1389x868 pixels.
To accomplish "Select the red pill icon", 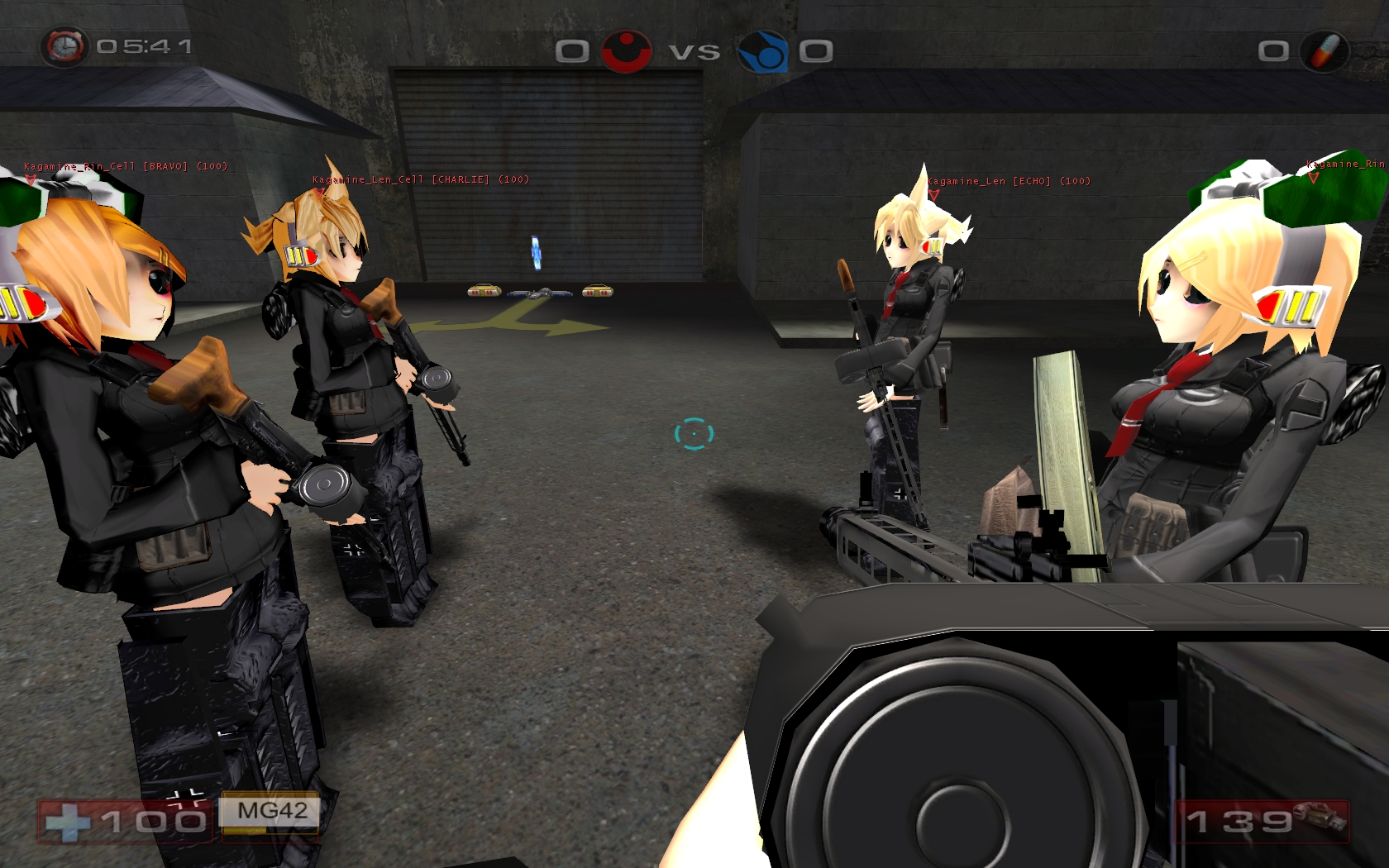I will 1325,51.
